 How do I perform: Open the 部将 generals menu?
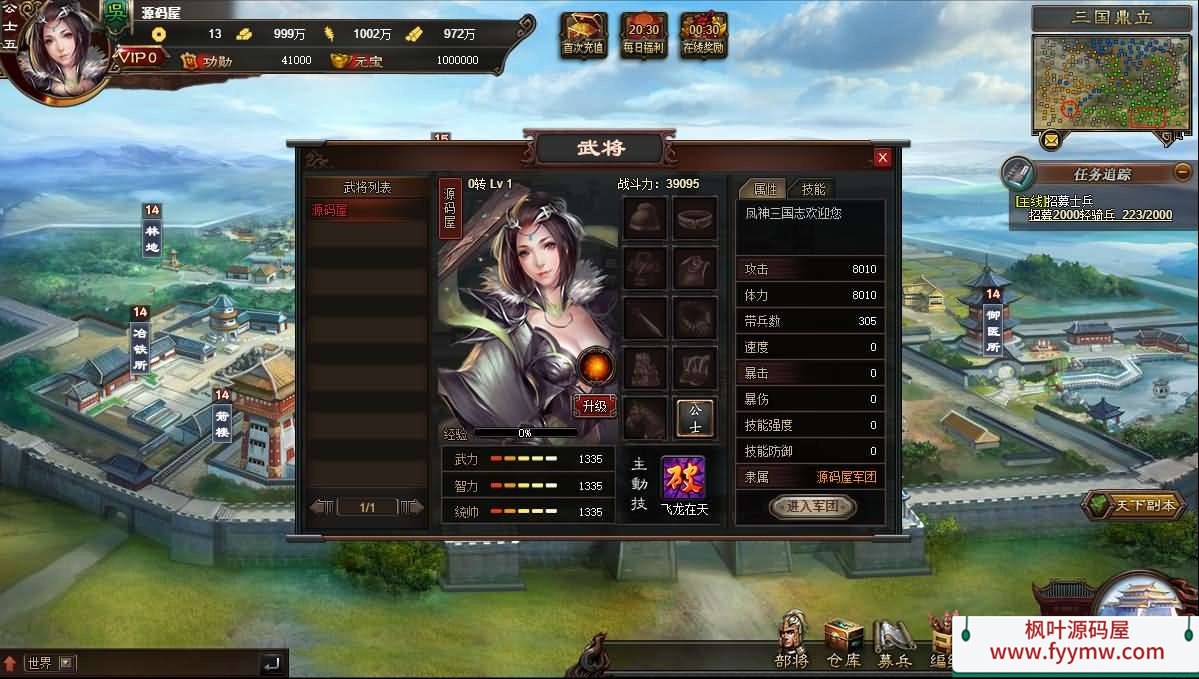pos(792,640)
